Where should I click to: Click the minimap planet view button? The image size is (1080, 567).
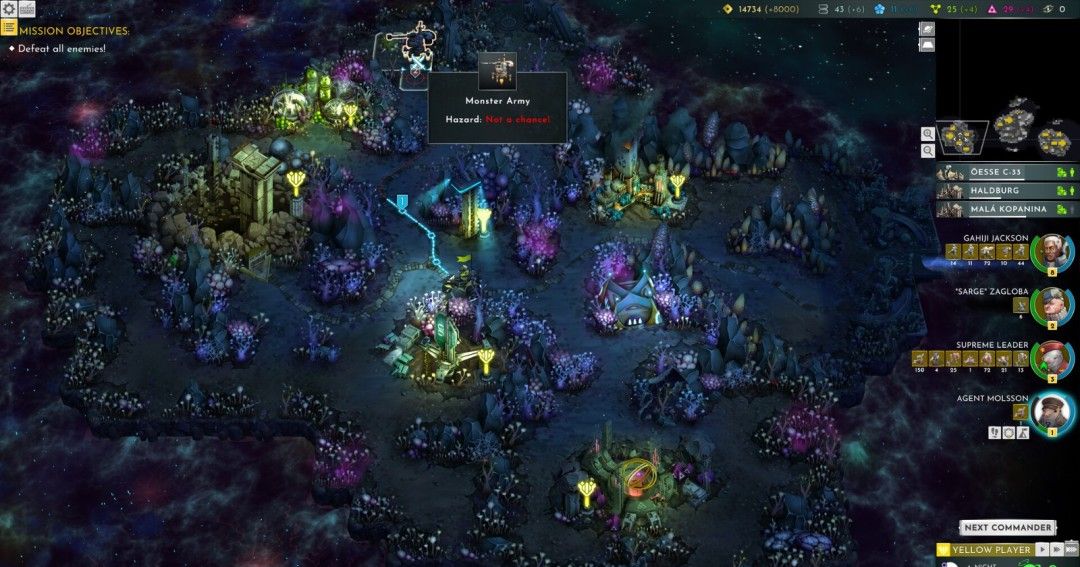pos(927,29)
